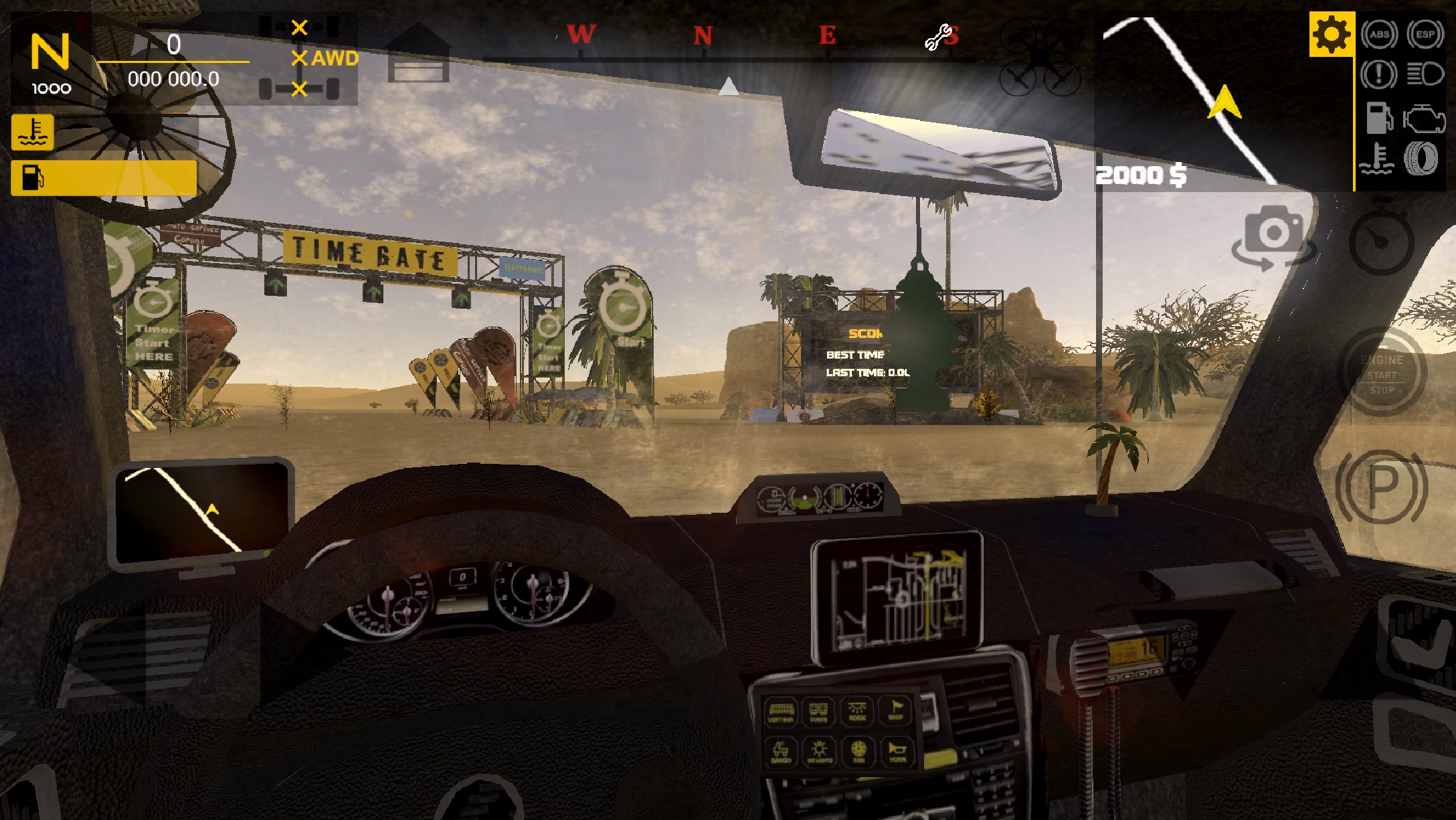Image resolution: width=1456 pixels, height=820 pixels.
Task: Click the tire status icon
Action: coord(1420,159)
